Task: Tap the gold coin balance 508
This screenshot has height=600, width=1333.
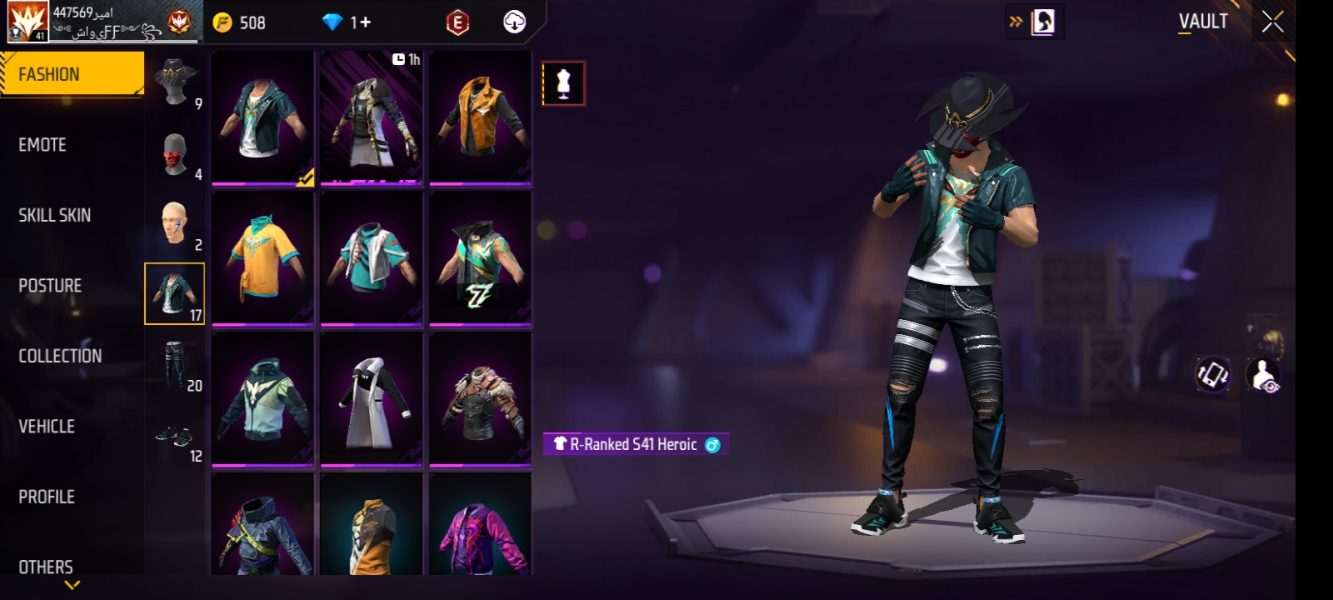Action: (239, 22)
